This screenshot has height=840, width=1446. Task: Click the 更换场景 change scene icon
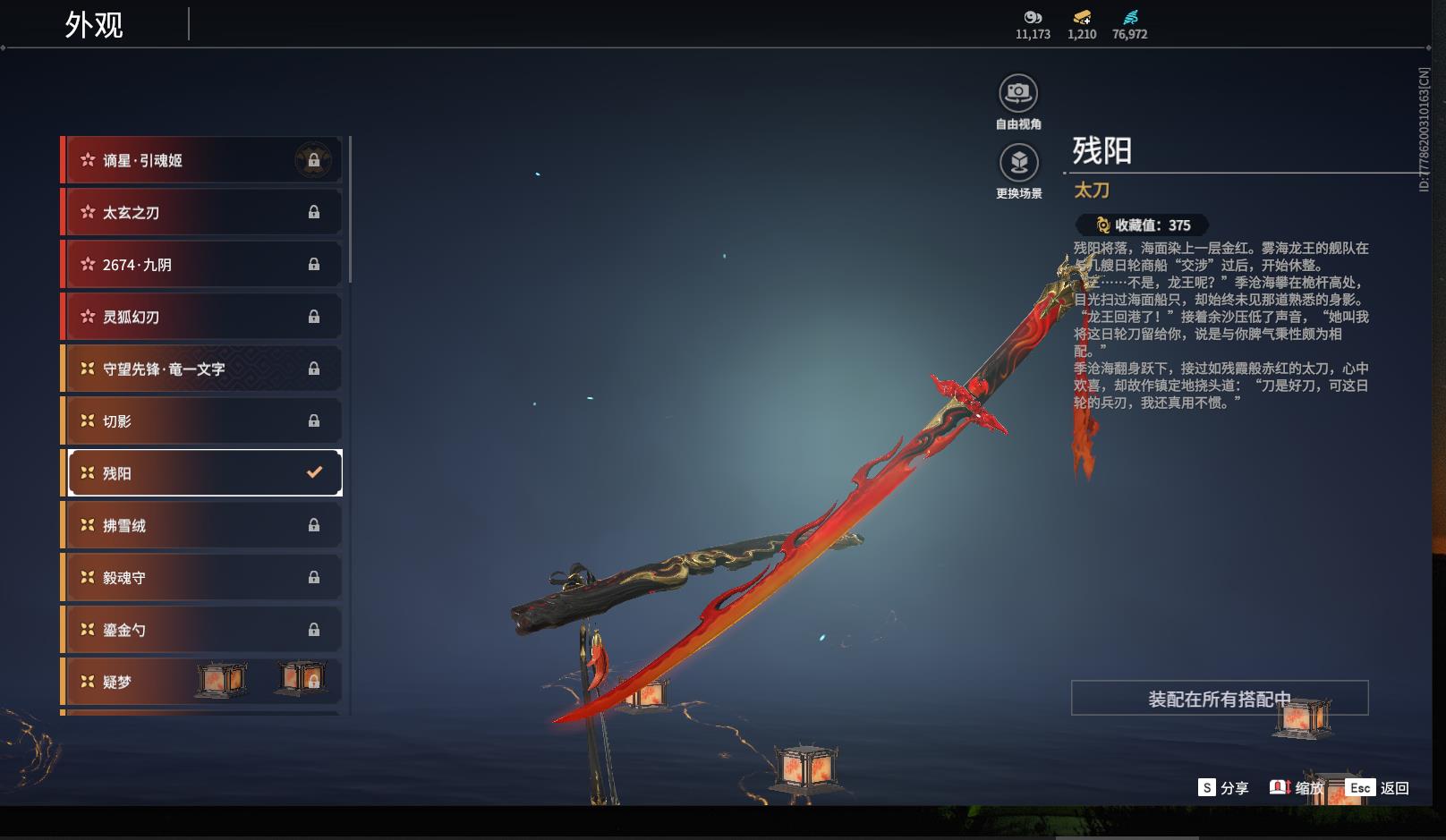pyautogui.click(x=1018, y=164)
